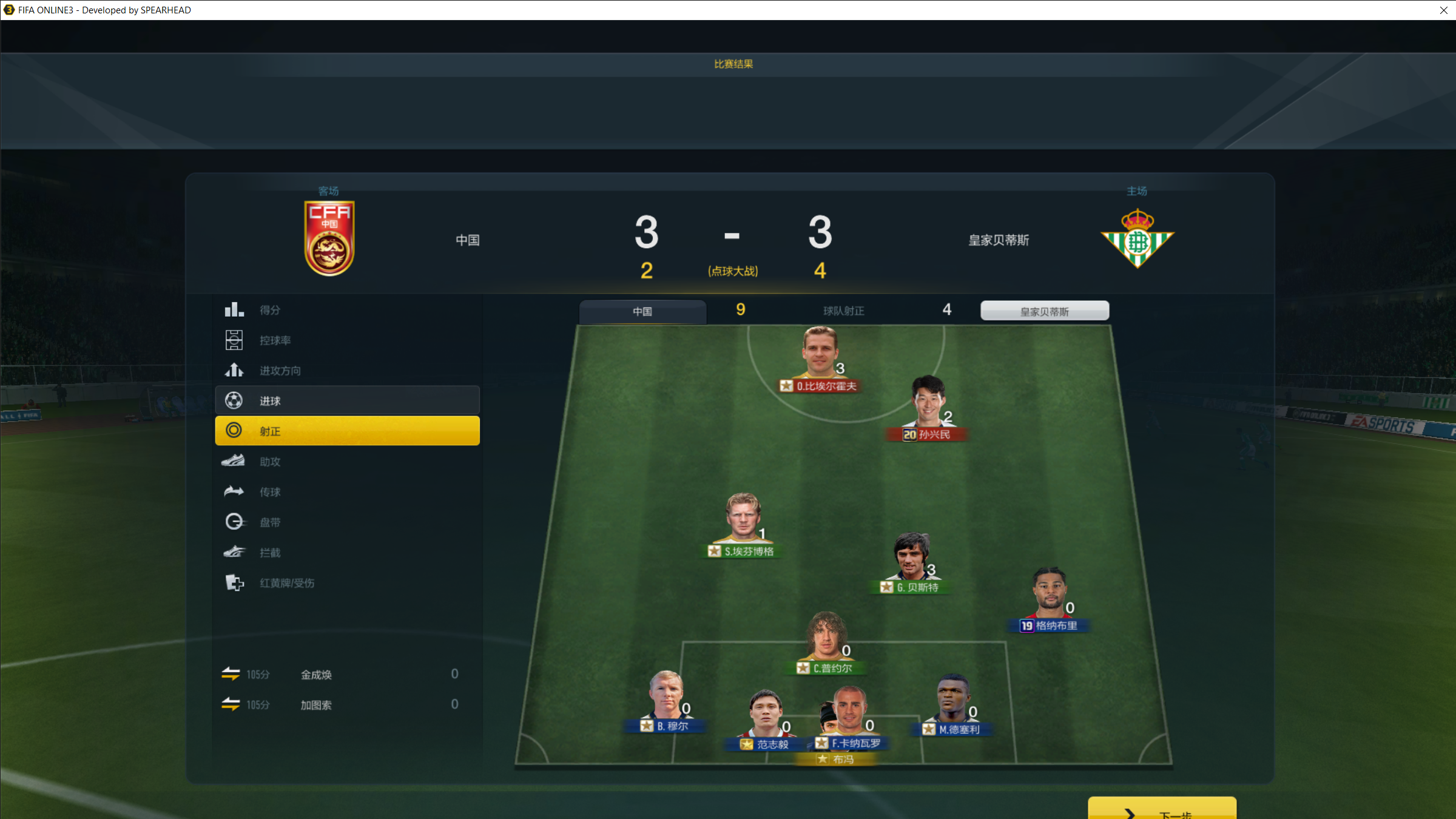Open the 得分 stats entry
Viewport: 1456px width, 819px height.
tap(347, 310)
